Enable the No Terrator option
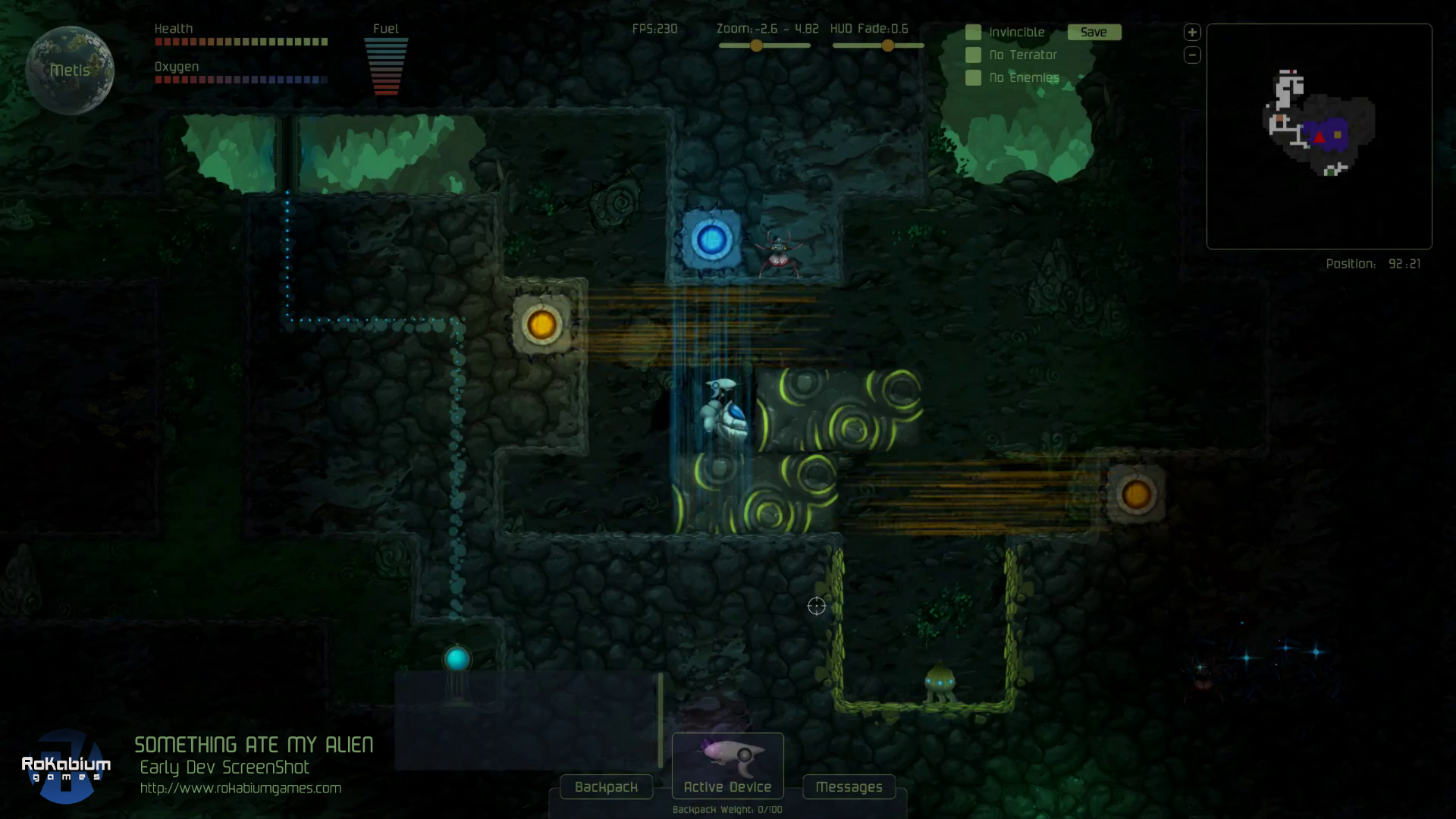The height and width of the screenshot is (819, 1456). click(973, 55)
